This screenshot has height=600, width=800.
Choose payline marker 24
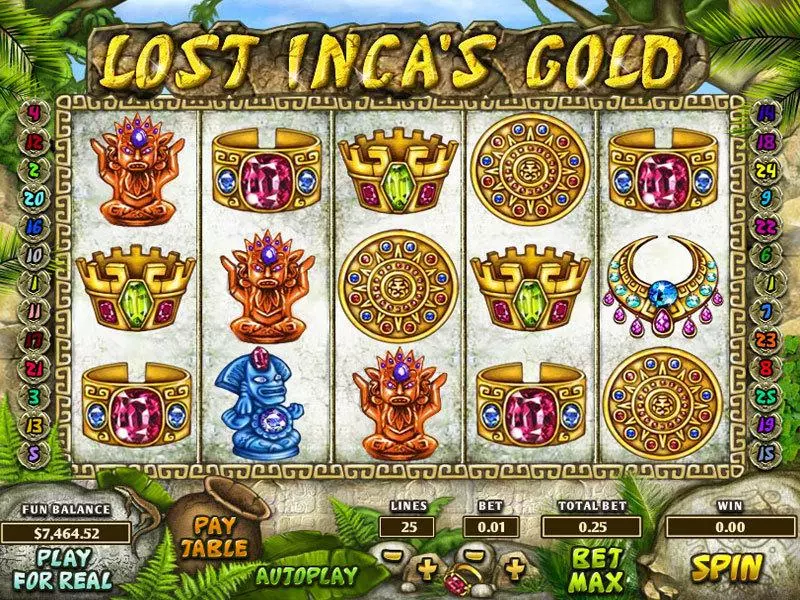(x=765, y=170)
